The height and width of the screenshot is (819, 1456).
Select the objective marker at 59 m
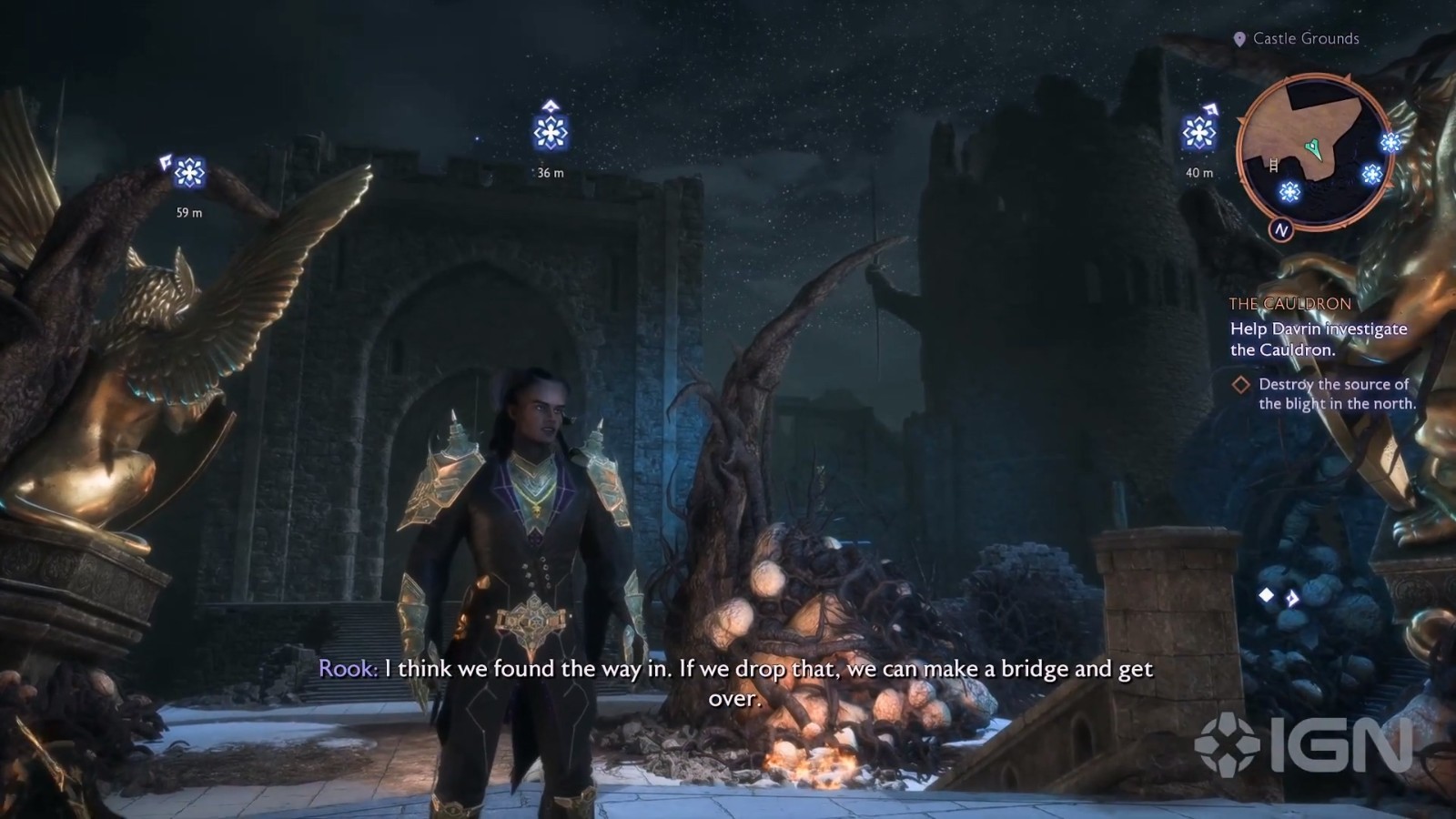click(x=189, y=173)
